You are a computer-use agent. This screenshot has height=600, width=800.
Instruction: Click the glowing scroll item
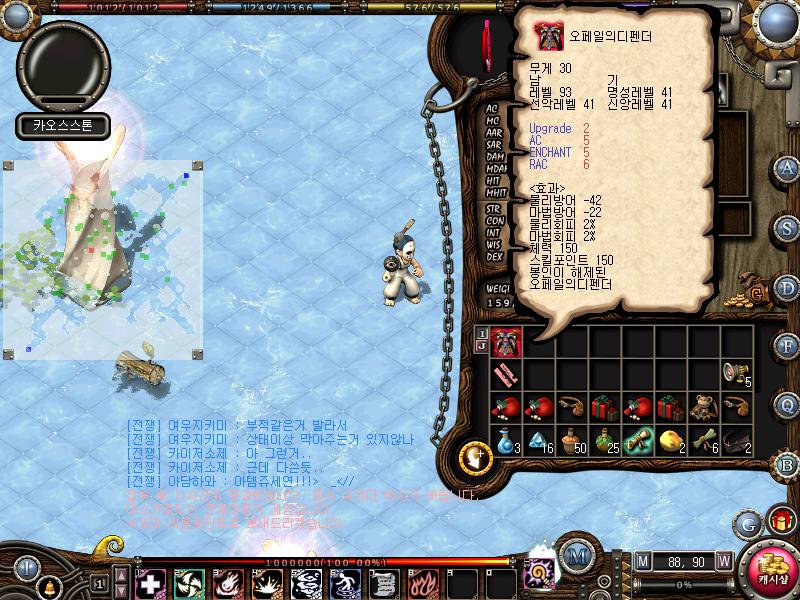click(x=637, y=439)
